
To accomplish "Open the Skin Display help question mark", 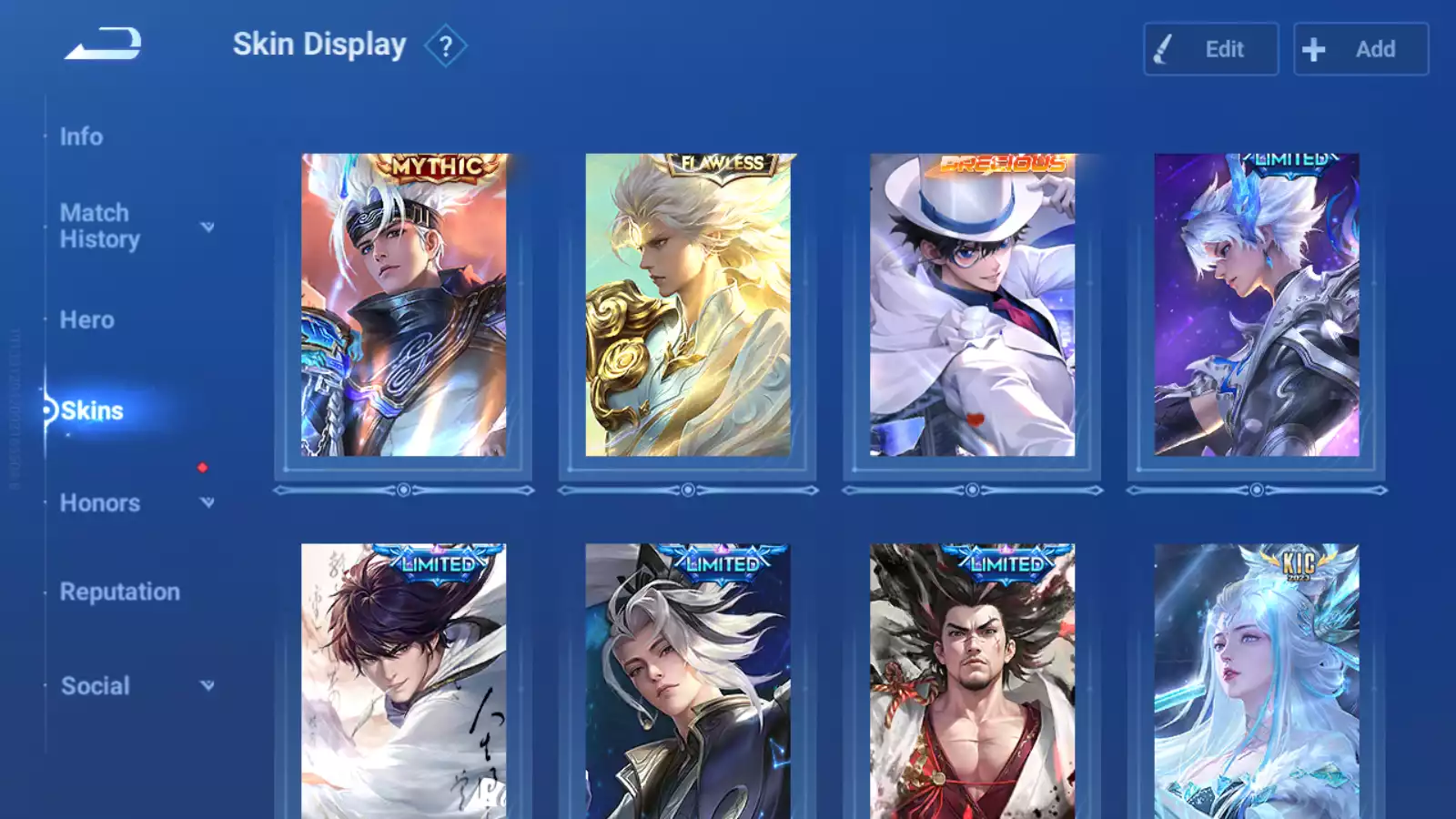I will 445,46.
